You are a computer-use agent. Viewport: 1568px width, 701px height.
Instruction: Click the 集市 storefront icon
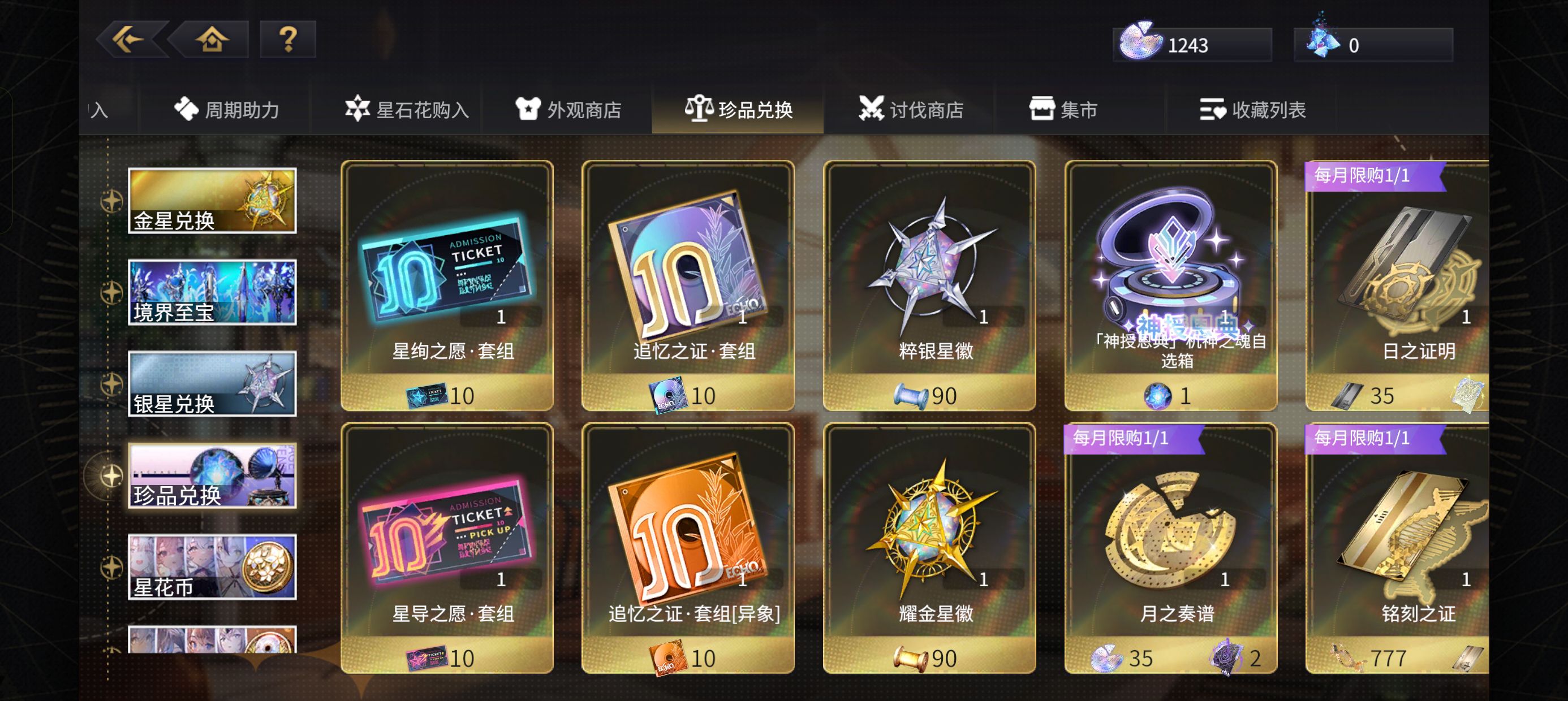[x=1043, y=110]
